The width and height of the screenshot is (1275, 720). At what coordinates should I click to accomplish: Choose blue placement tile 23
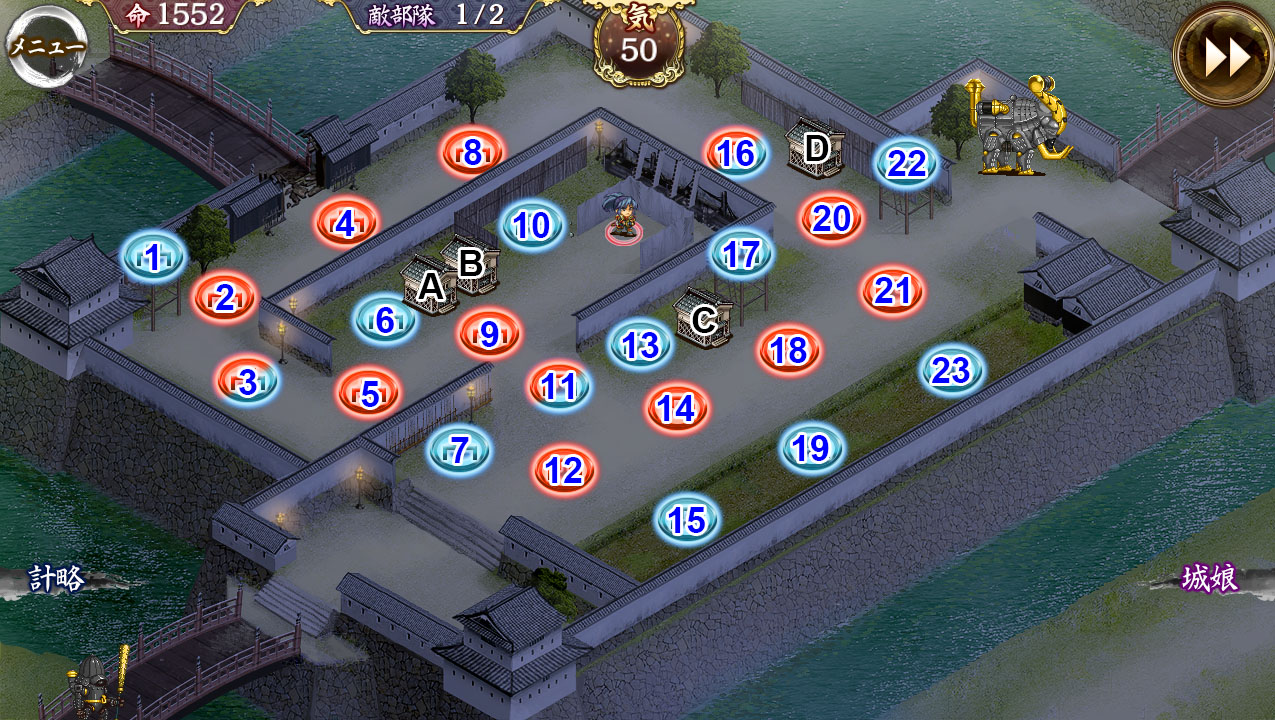[x=952, y=371]
